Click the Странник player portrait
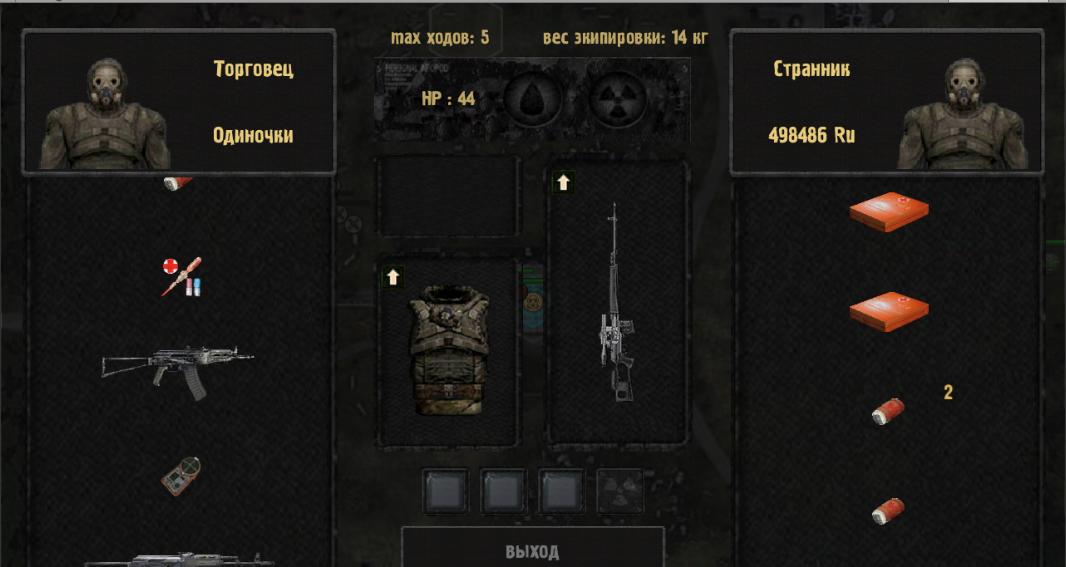 [x=962, y=113]
